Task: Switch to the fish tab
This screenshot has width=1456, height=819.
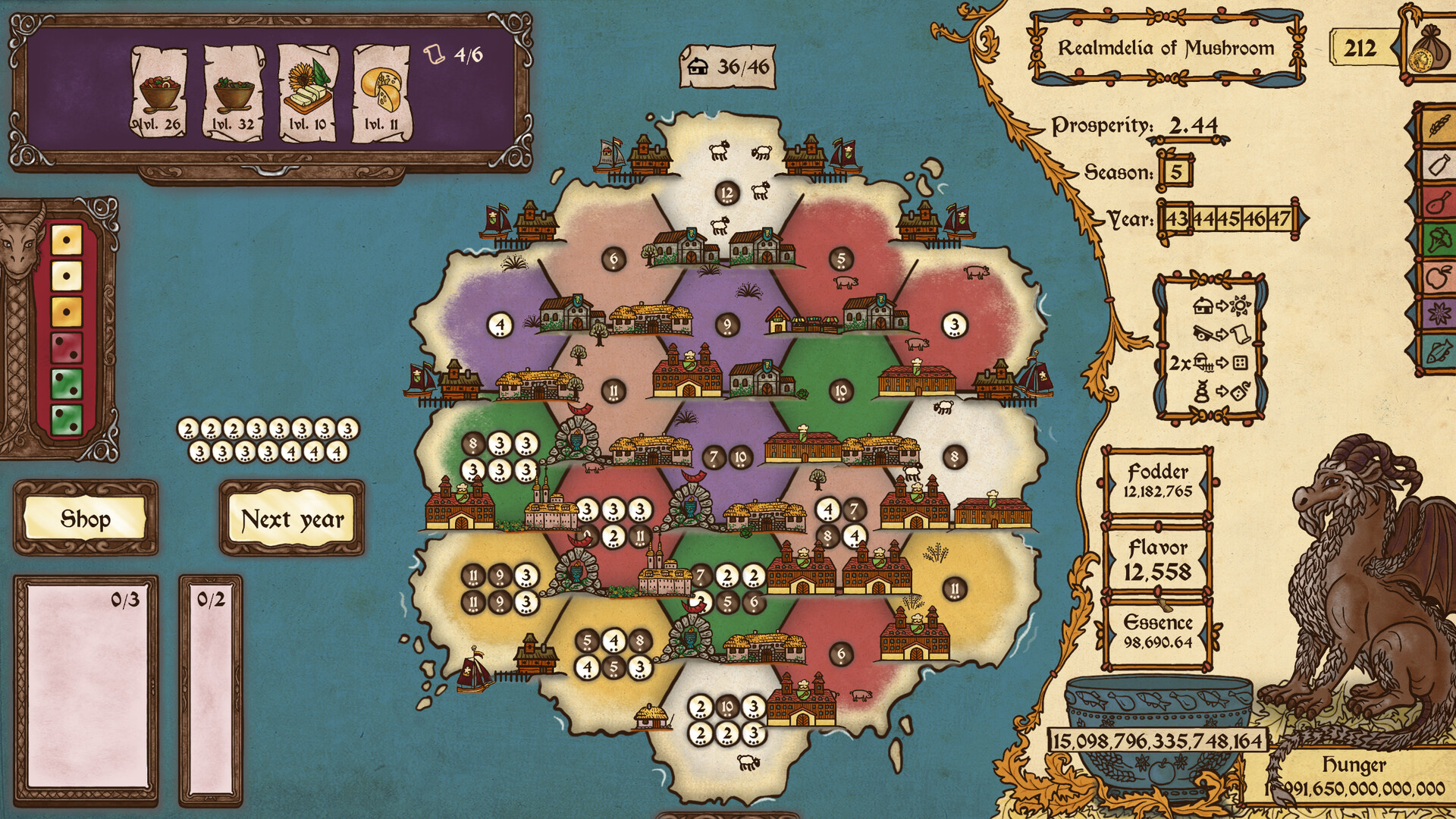Action: click(1438, 352)
